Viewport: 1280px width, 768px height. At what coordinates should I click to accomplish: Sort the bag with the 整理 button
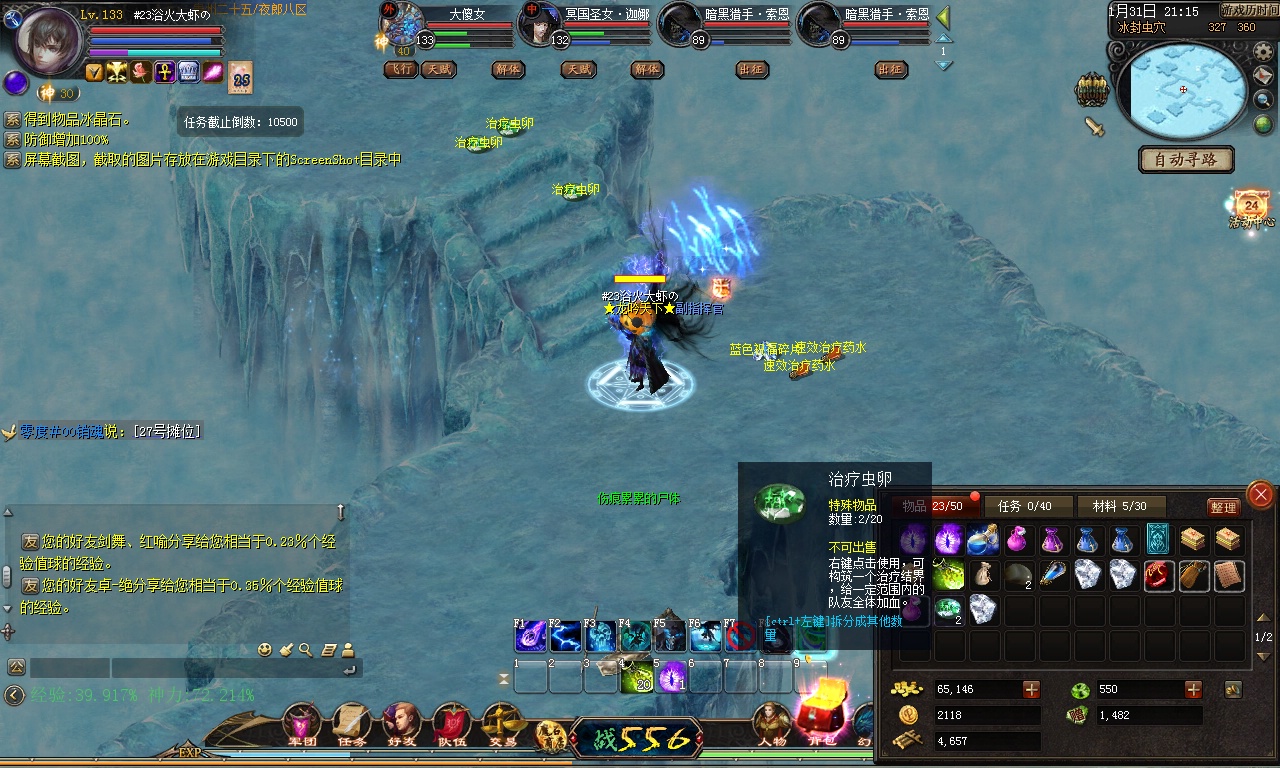click(x=1223, y=507)
